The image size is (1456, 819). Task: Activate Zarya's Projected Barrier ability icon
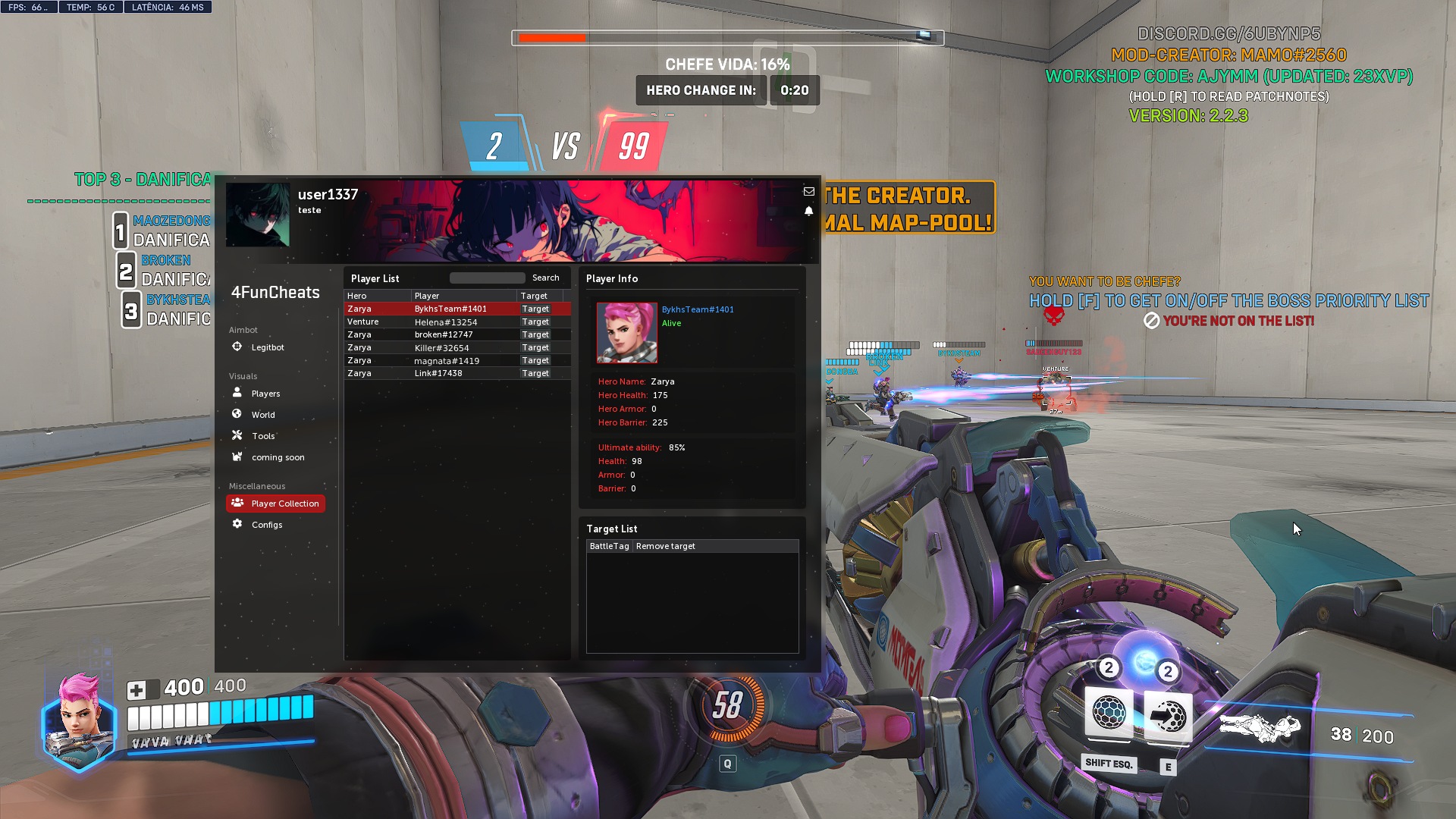[1168, 715]
